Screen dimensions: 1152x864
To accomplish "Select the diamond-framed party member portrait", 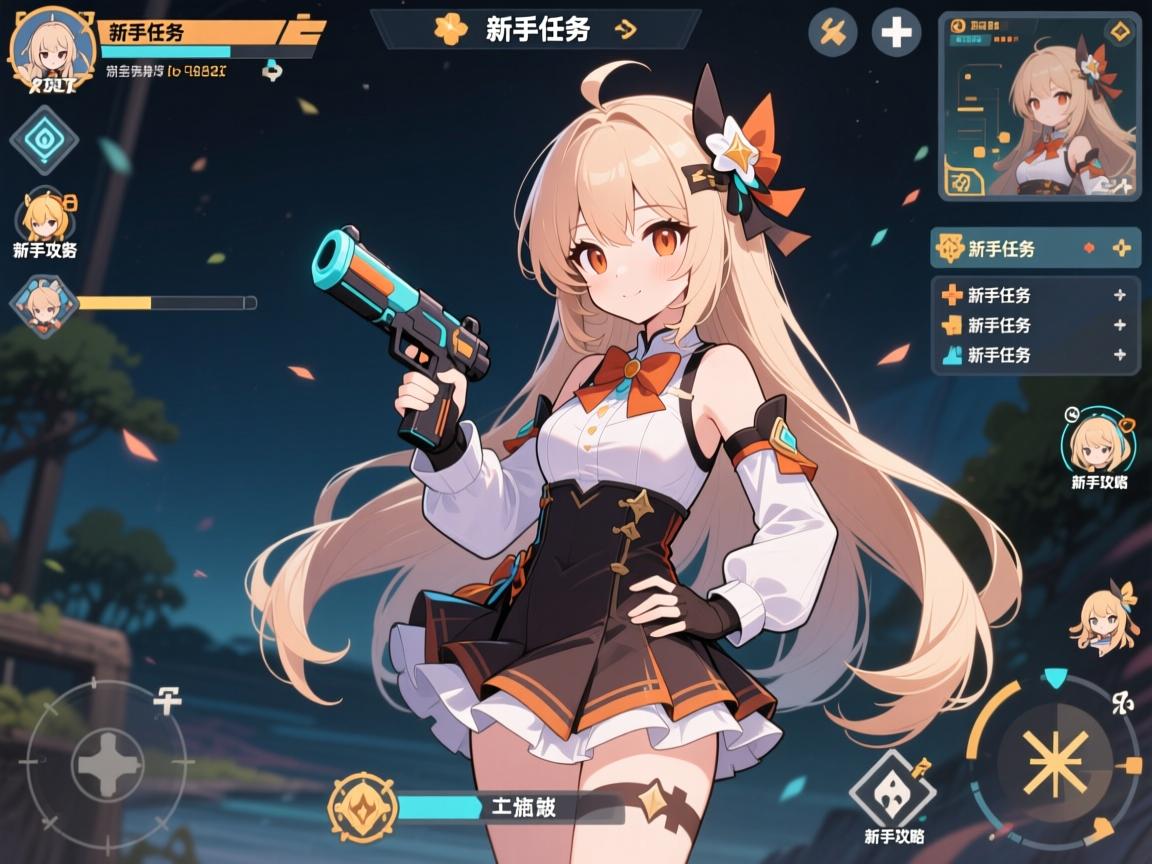I will (x=43, y=305).
